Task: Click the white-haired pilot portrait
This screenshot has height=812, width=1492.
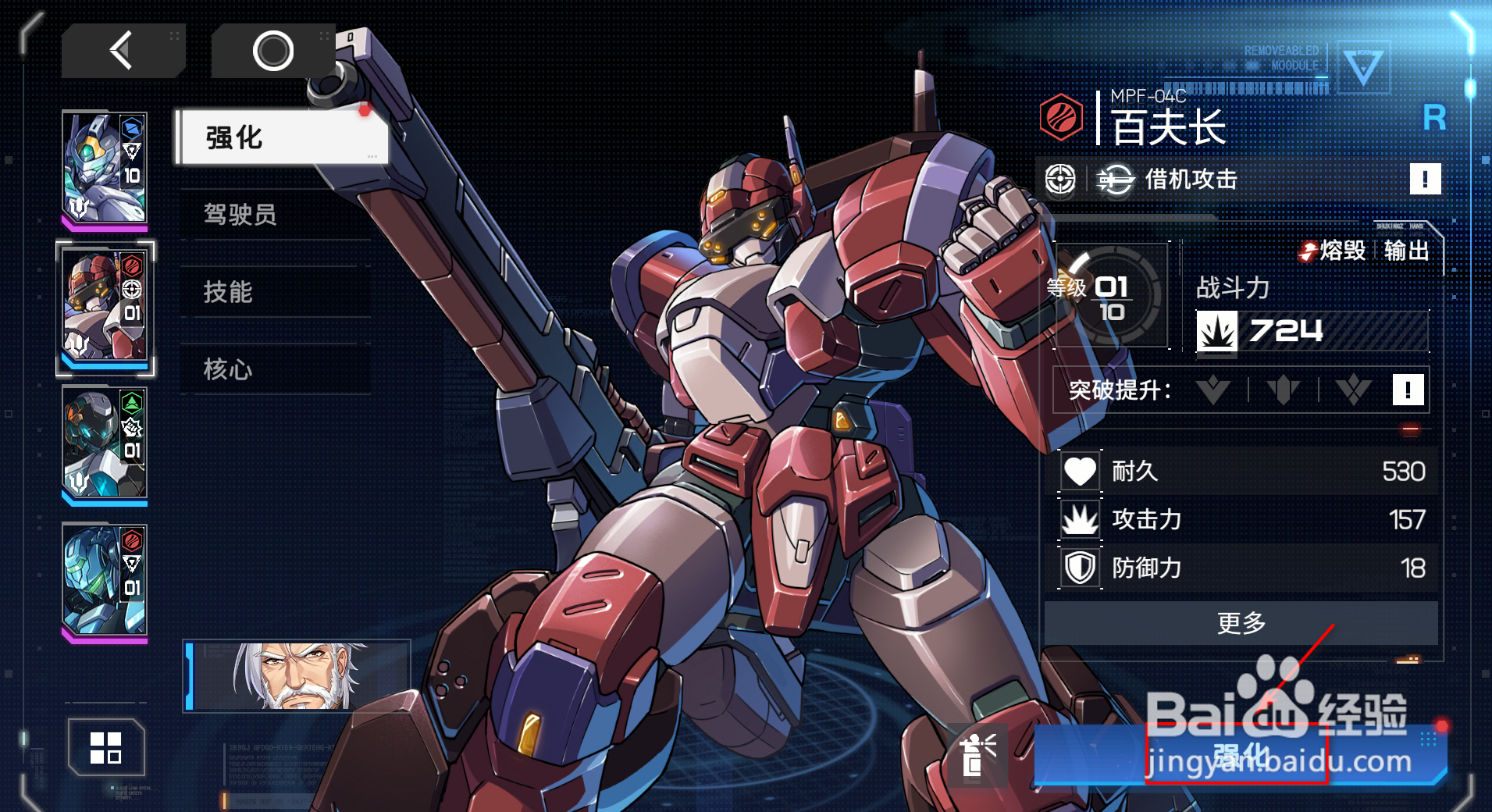Action: pos(297,676)
